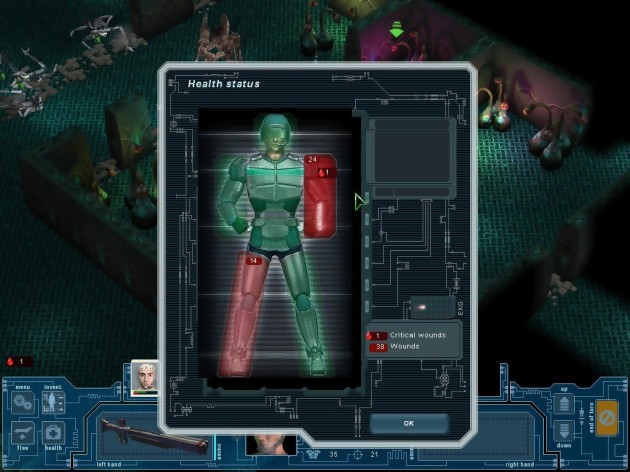Select the wounded leg on the body diagram
Image resolution: width=630 pixels, height=472 pixels.
250,310
